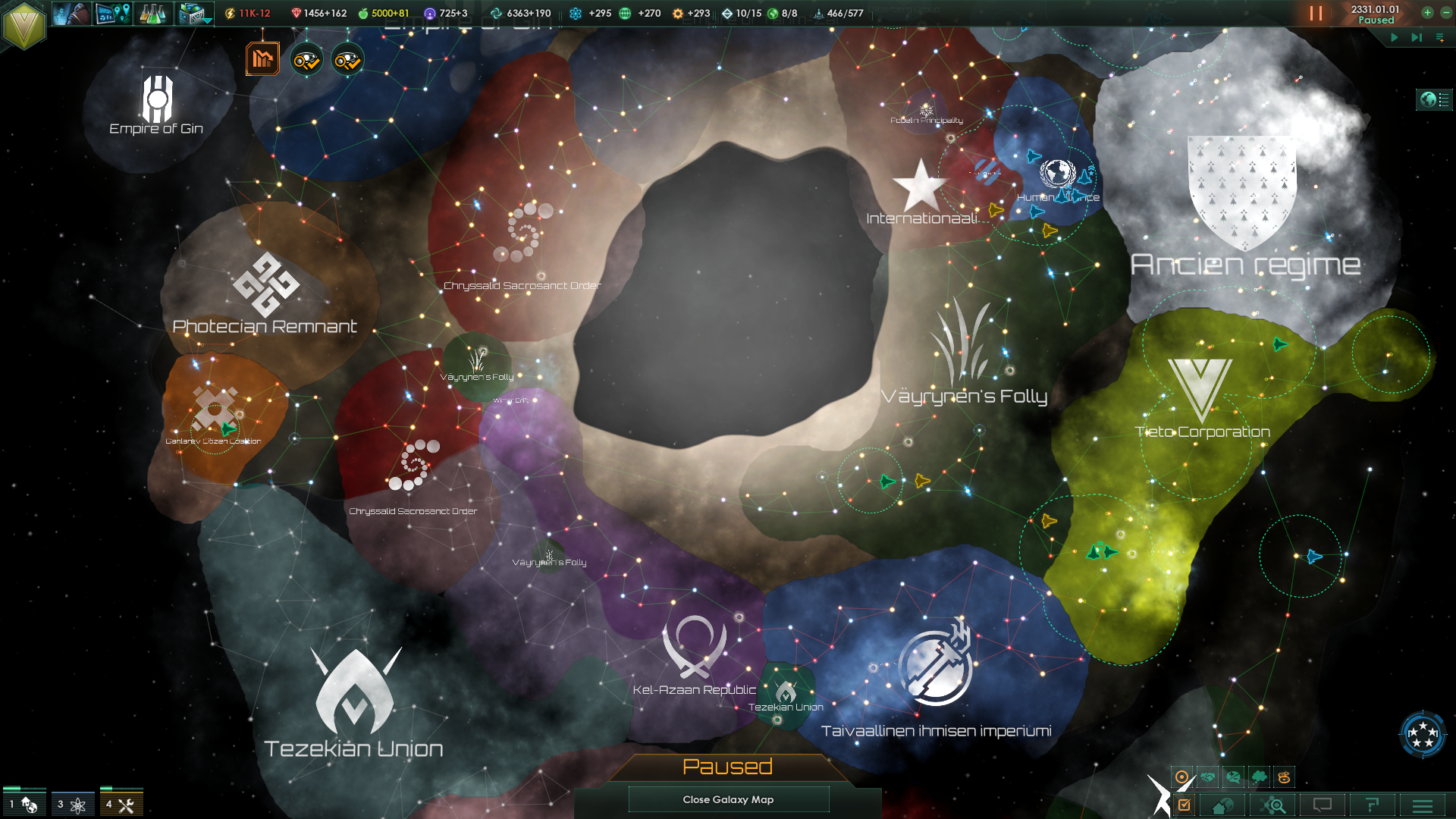
Task: Select fleet group 4 with wrench icon
Action: point(121,804)
